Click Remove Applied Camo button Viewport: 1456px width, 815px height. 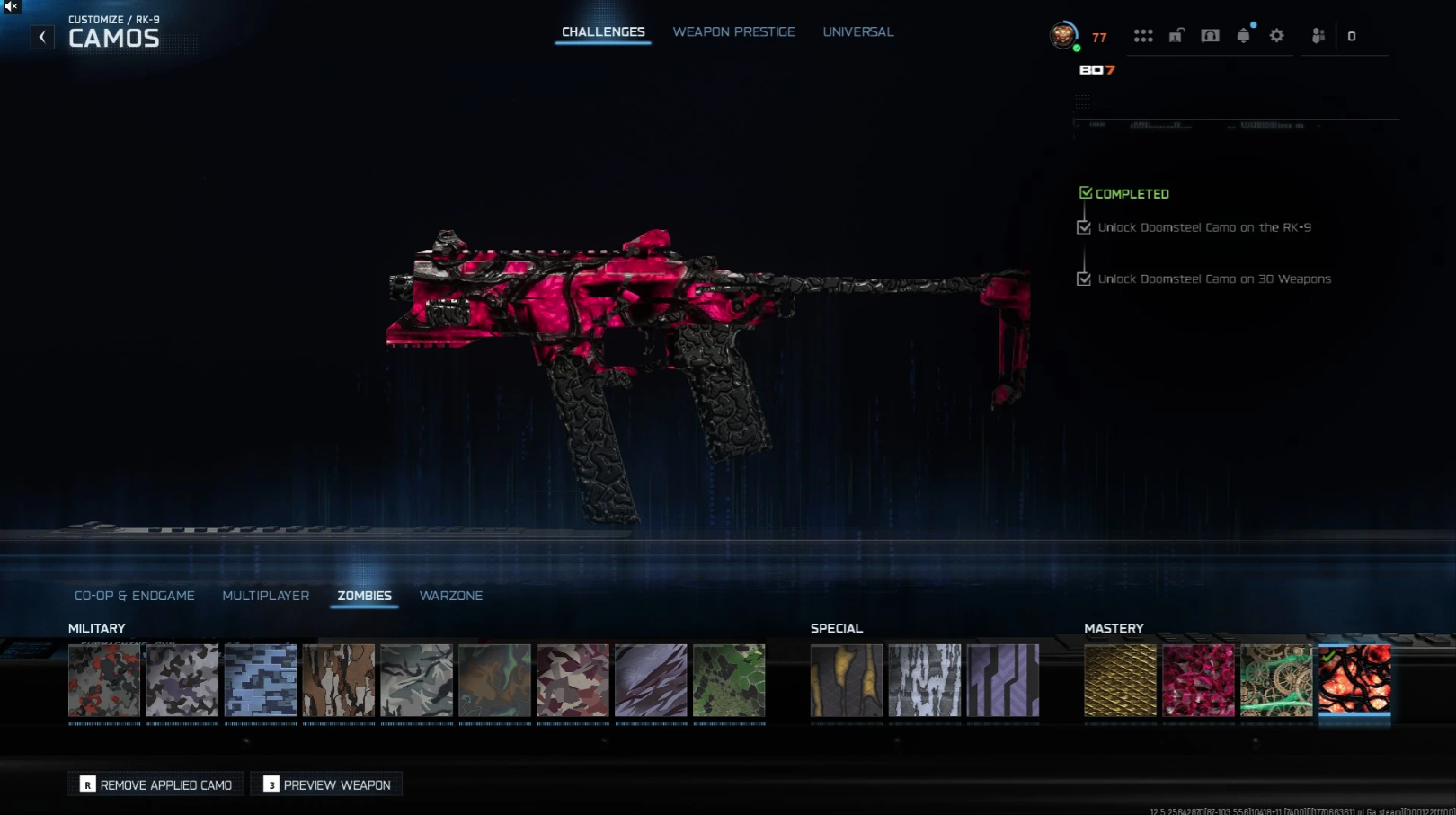coord(156,784)
